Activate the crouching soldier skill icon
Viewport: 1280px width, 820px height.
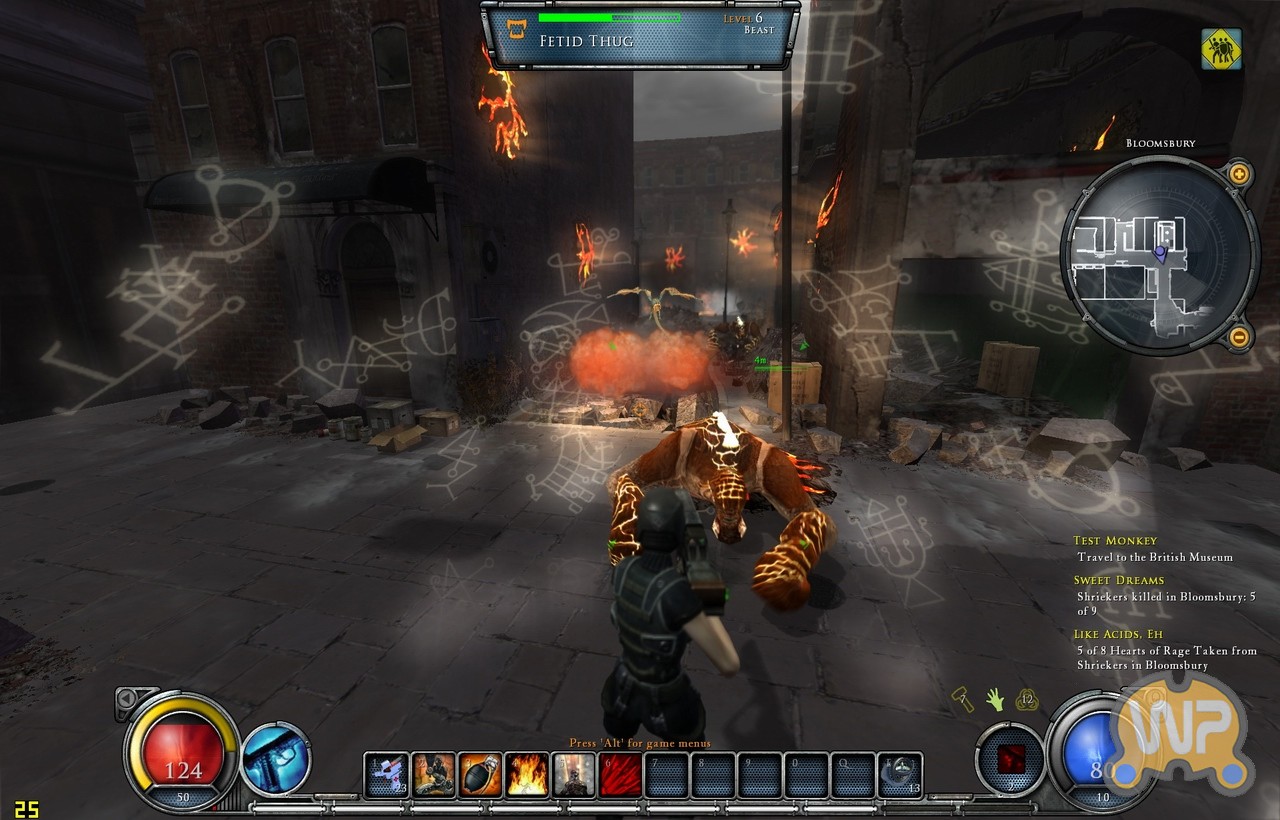pyautogui.click(x=434, y=775)
